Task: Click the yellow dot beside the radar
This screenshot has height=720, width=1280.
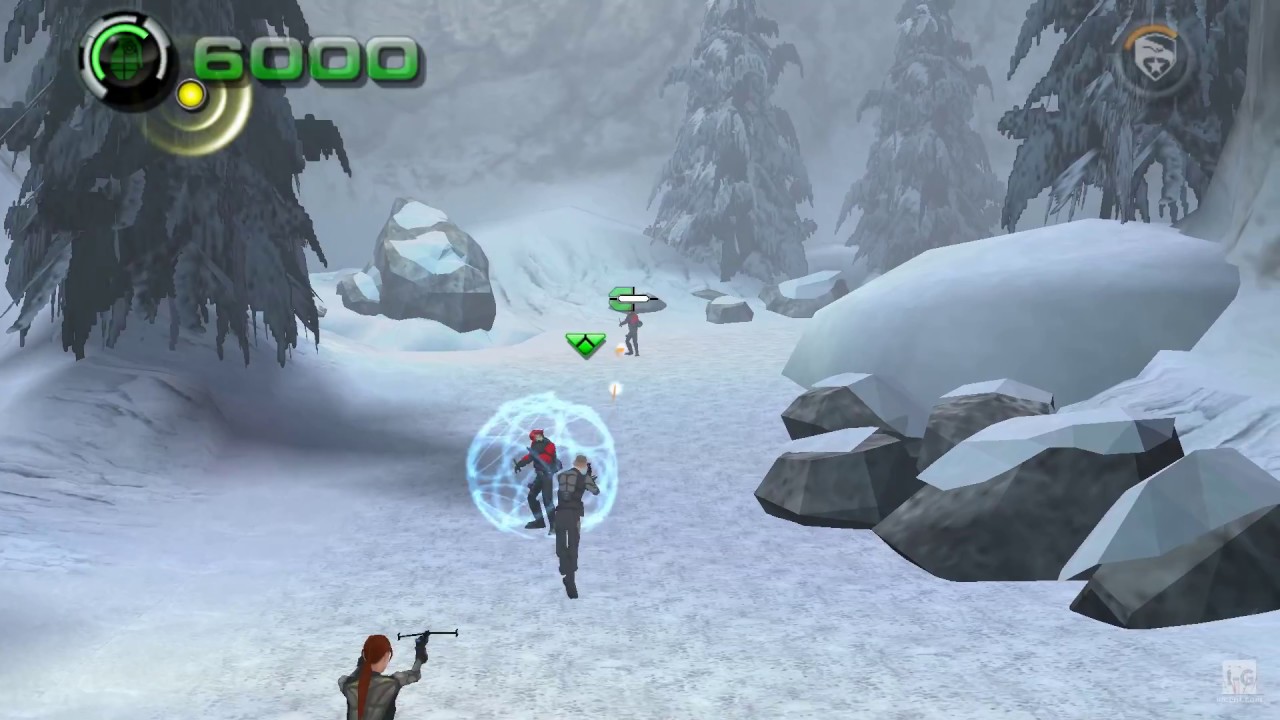Action: point(190,95)
